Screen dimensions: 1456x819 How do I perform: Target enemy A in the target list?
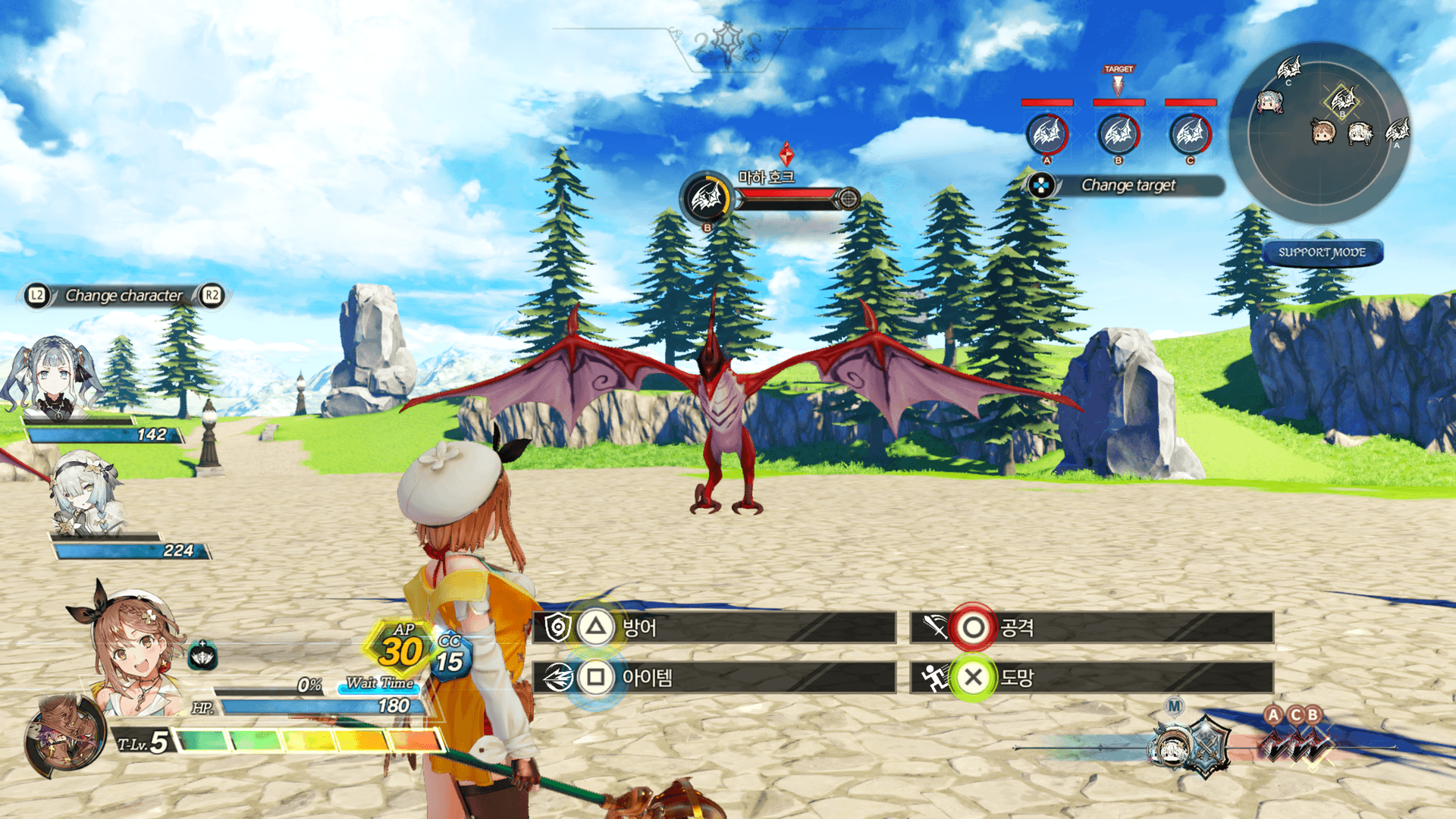(1047, 134)
